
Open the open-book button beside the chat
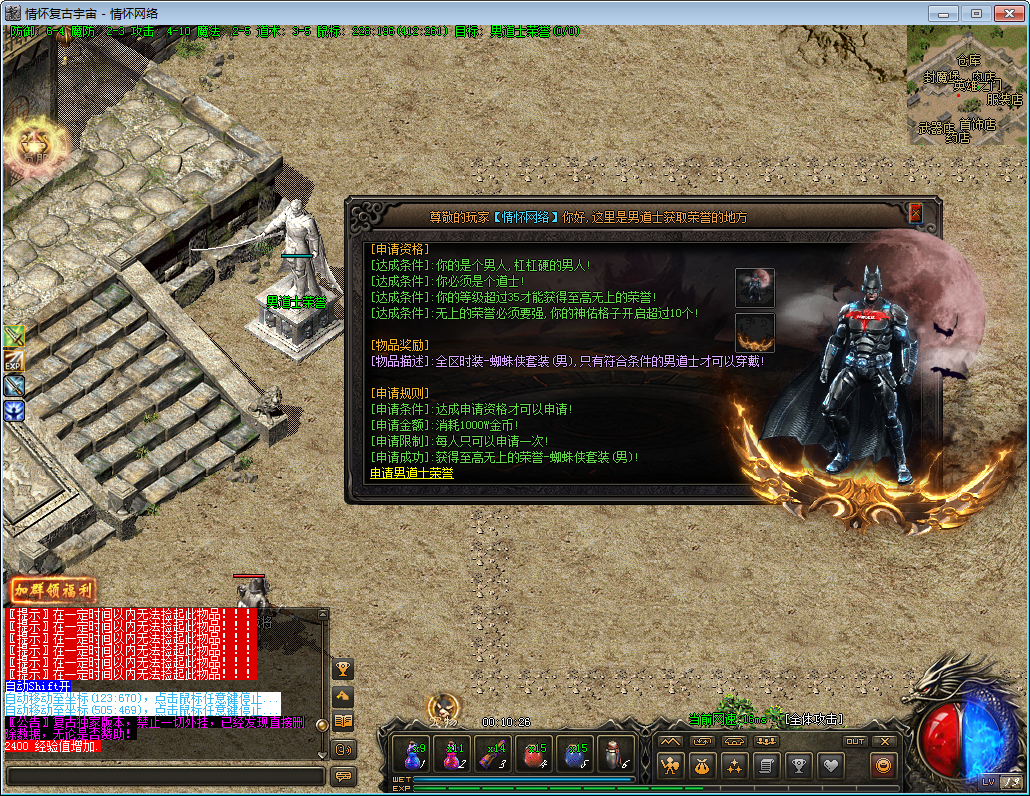point(343,721)
